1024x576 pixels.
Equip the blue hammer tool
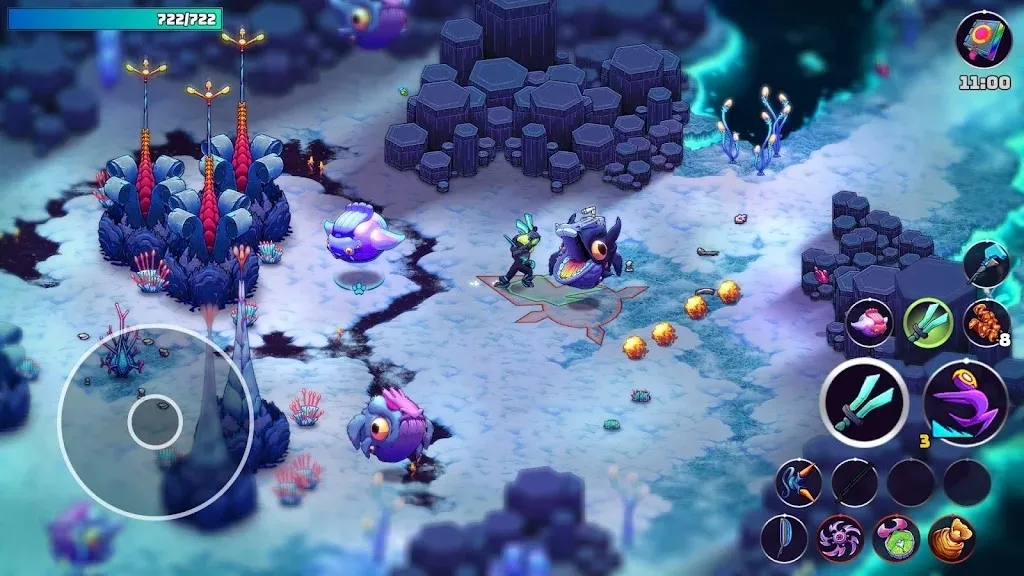986,264
